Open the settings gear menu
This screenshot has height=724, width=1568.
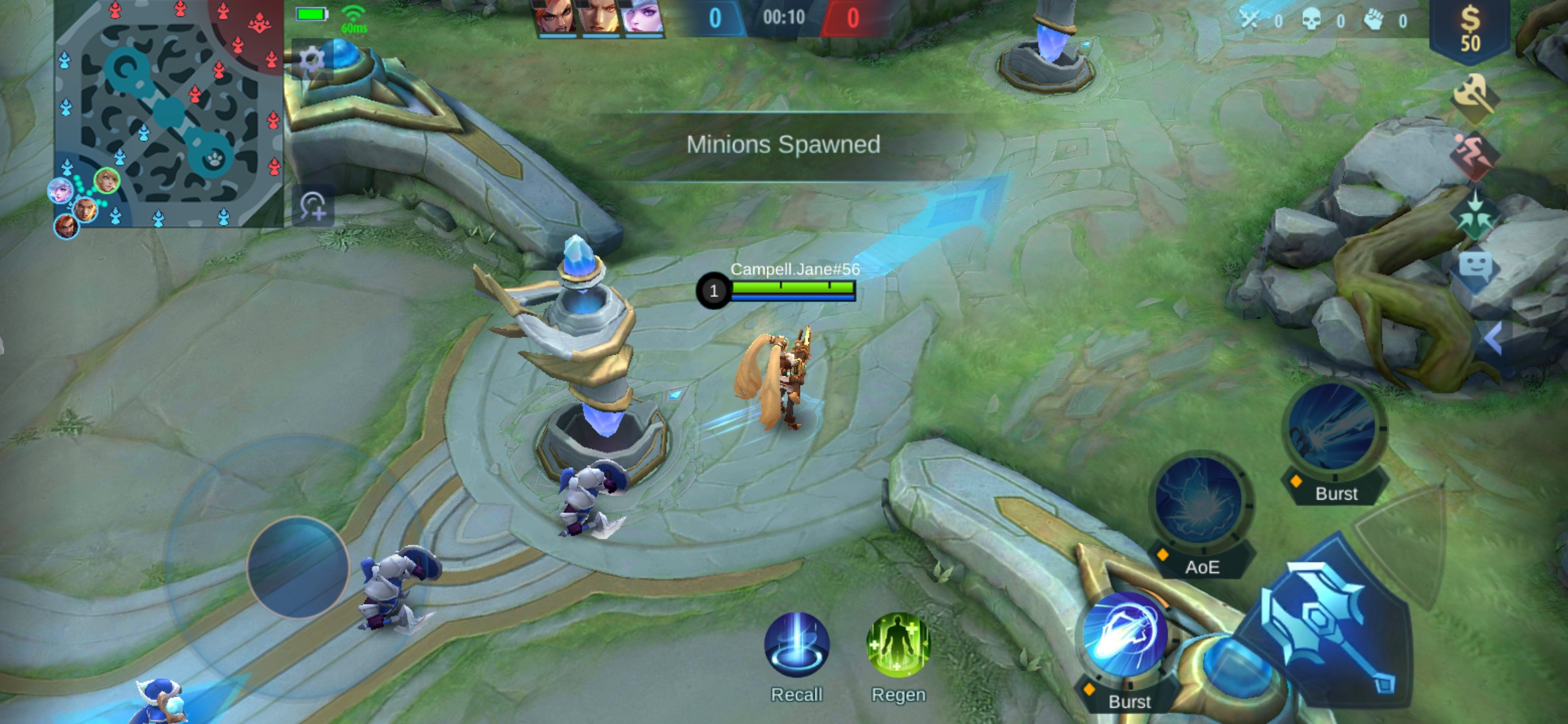[x=312, y=60]
